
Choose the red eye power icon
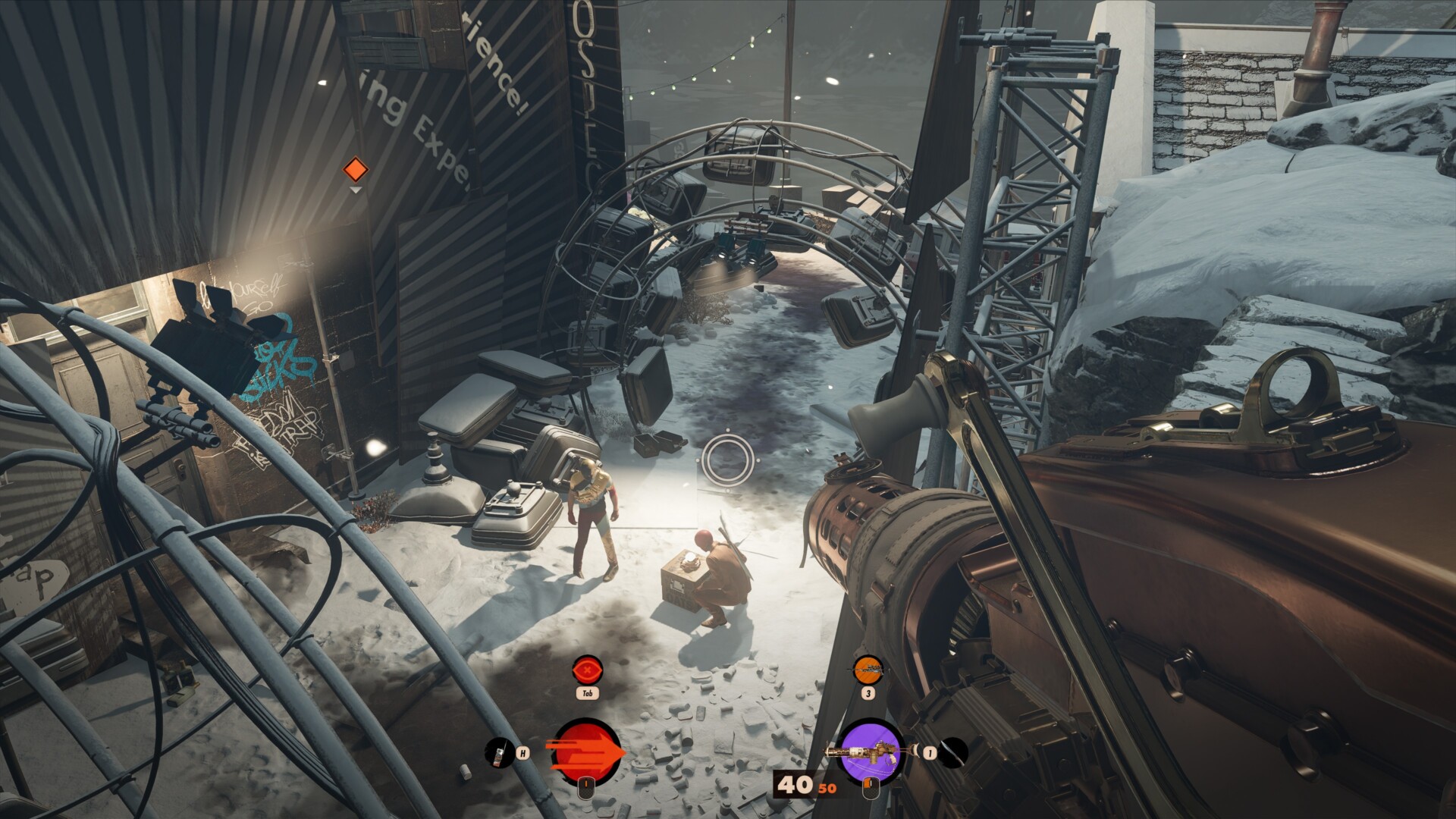(x=586, y=670)
